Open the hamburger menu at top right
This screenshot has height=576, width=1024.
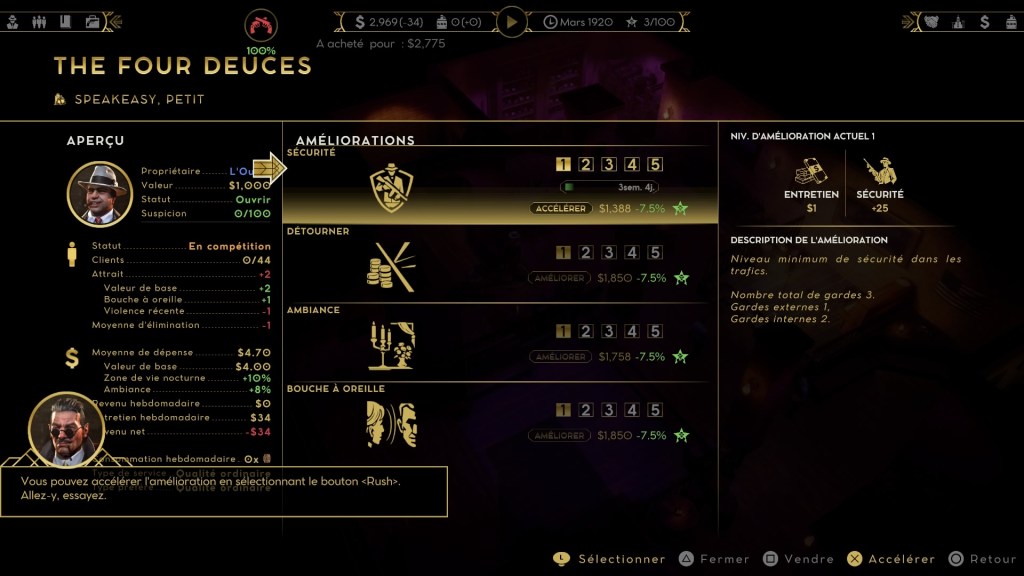1011,21
